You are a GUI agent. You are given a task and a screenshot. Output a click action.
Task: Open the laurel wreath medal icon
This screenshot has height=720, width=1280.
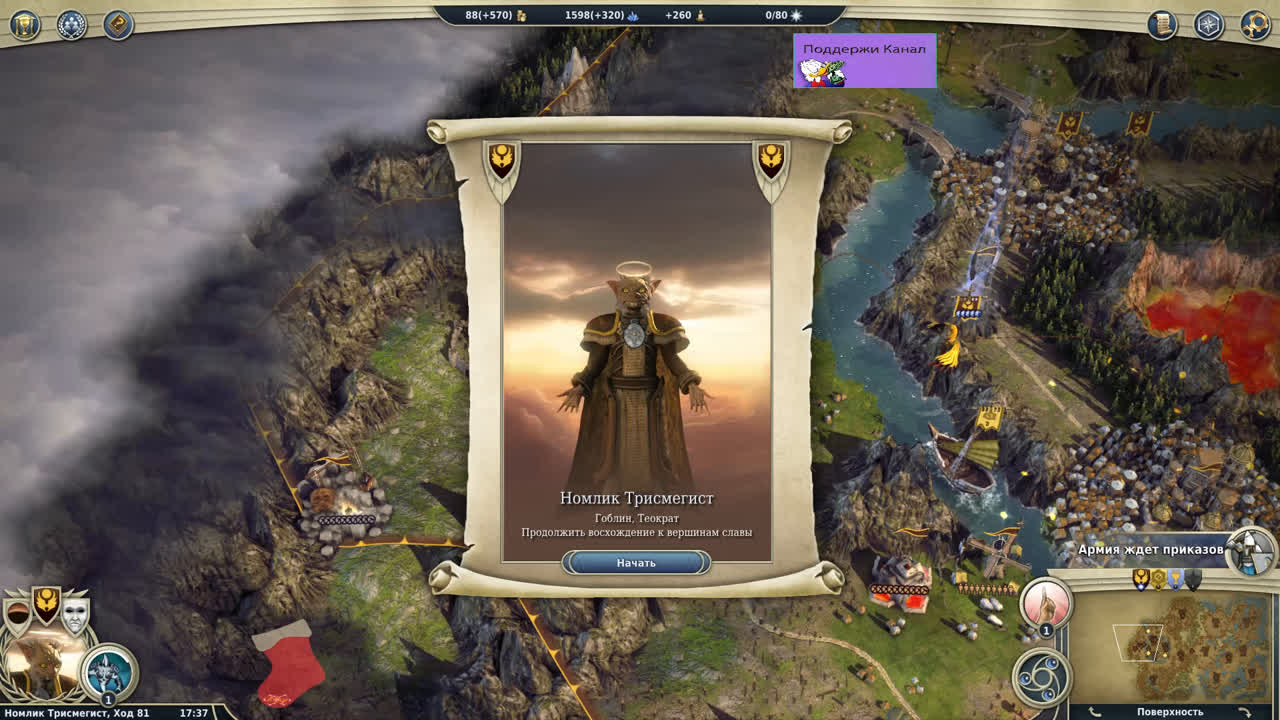coord(71,25)
